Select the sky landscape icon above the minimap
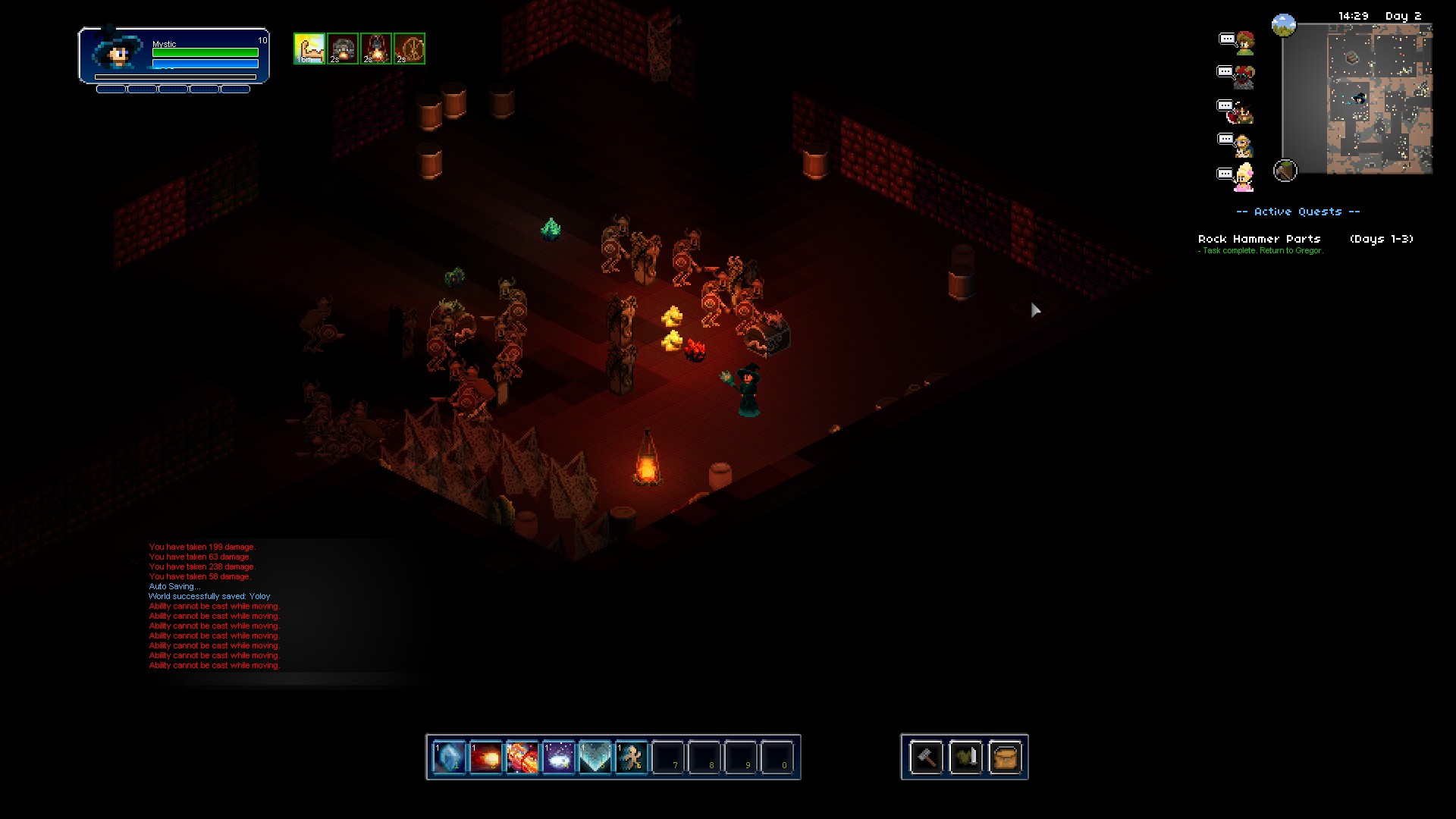The width and height of the screenshot is (1456, 819). coord(1283,26)
